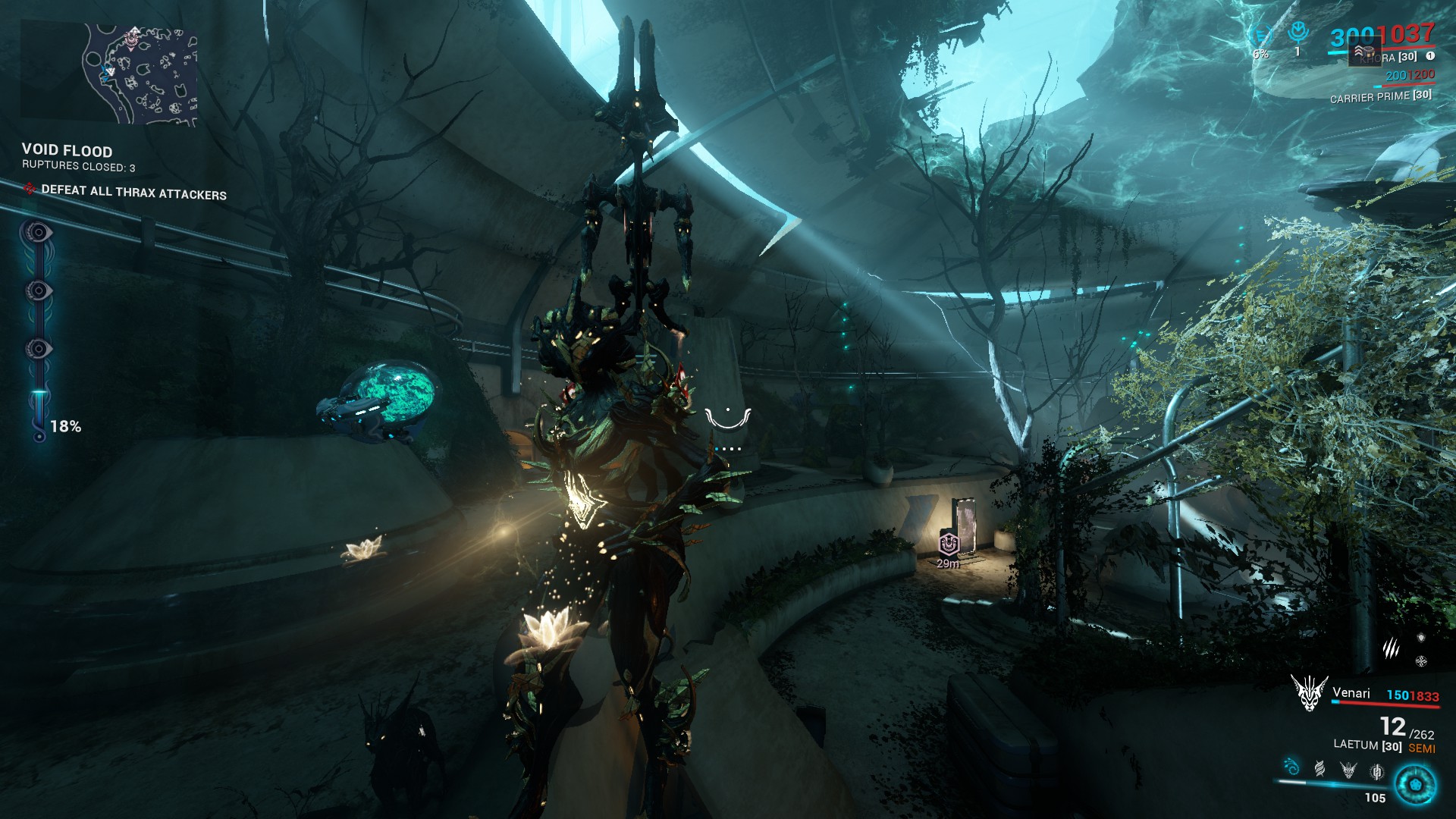1456x819 pixels.
Task: Select the Void Flood mission objective tracker
Action: point(67,151)
